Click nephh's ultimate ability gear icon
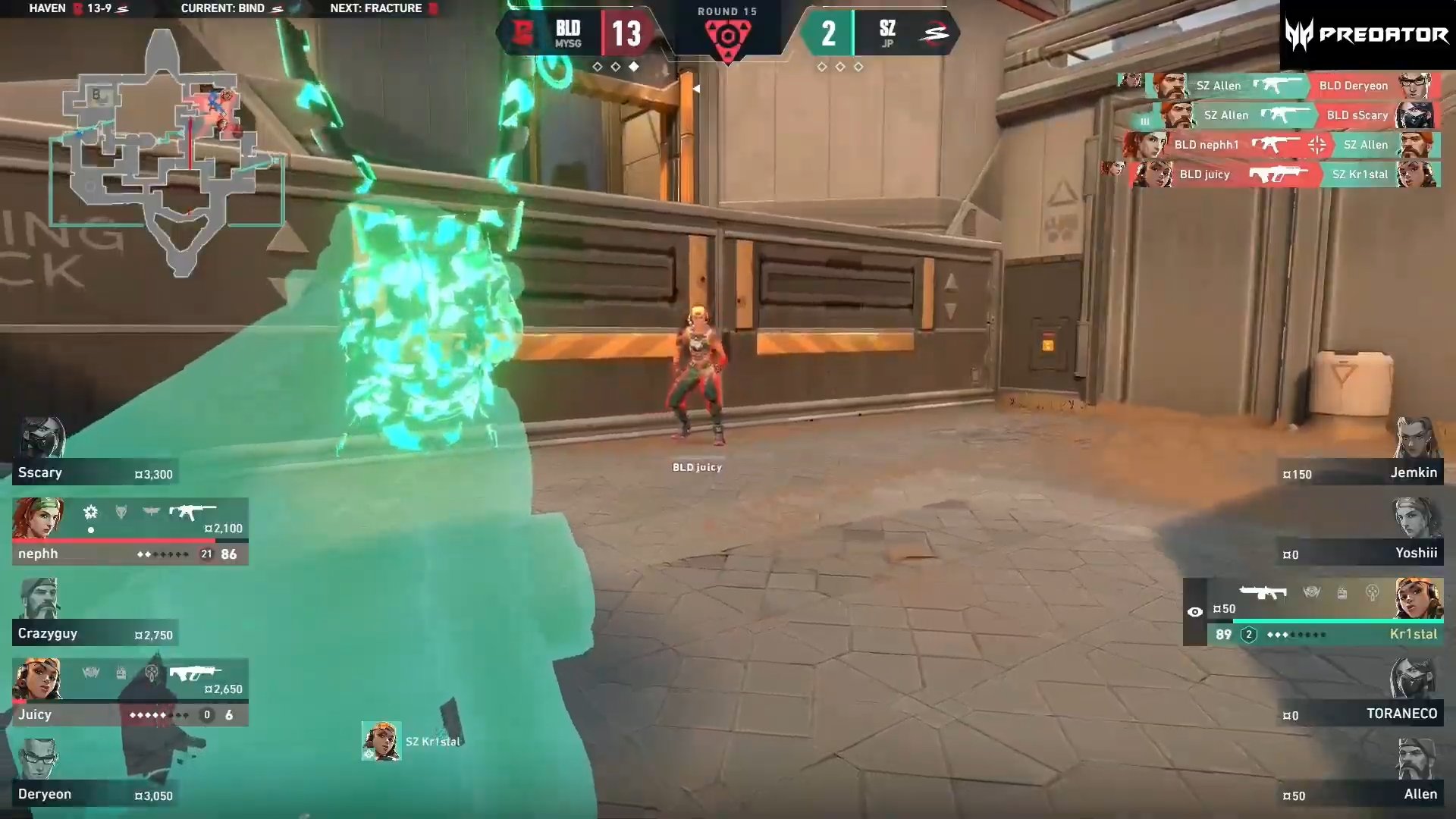The width and height of the screenshot is (1456, 819). point(89,513)
